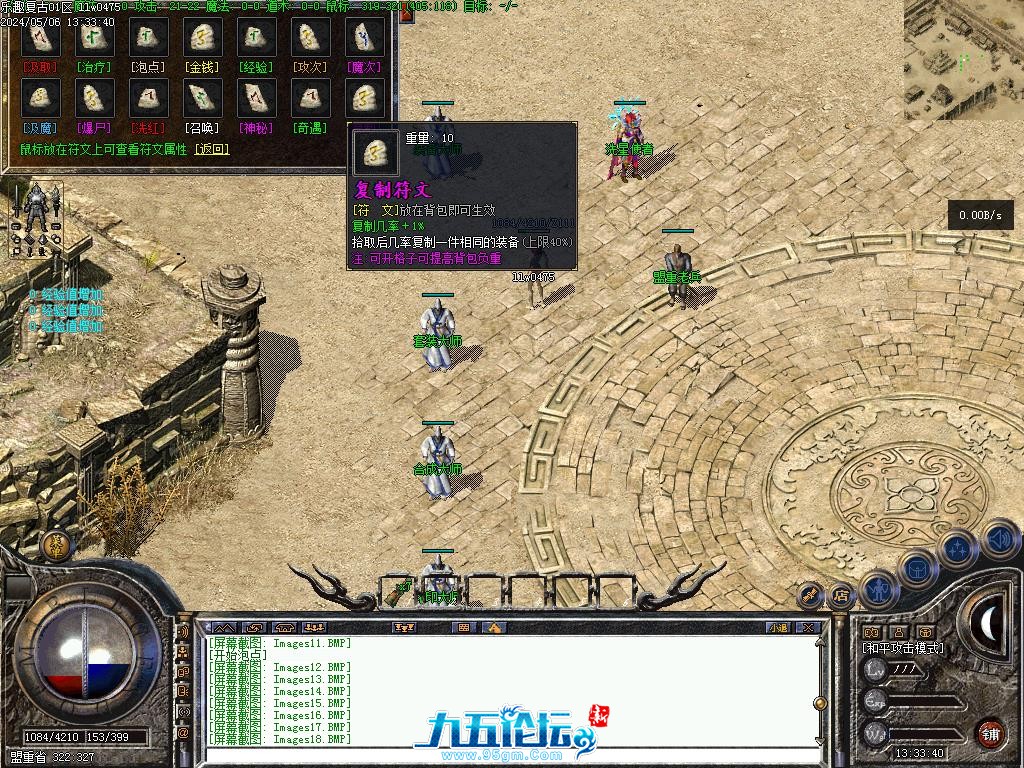Open the 店 shop button
1024x768 pixels.
(840, 595)
